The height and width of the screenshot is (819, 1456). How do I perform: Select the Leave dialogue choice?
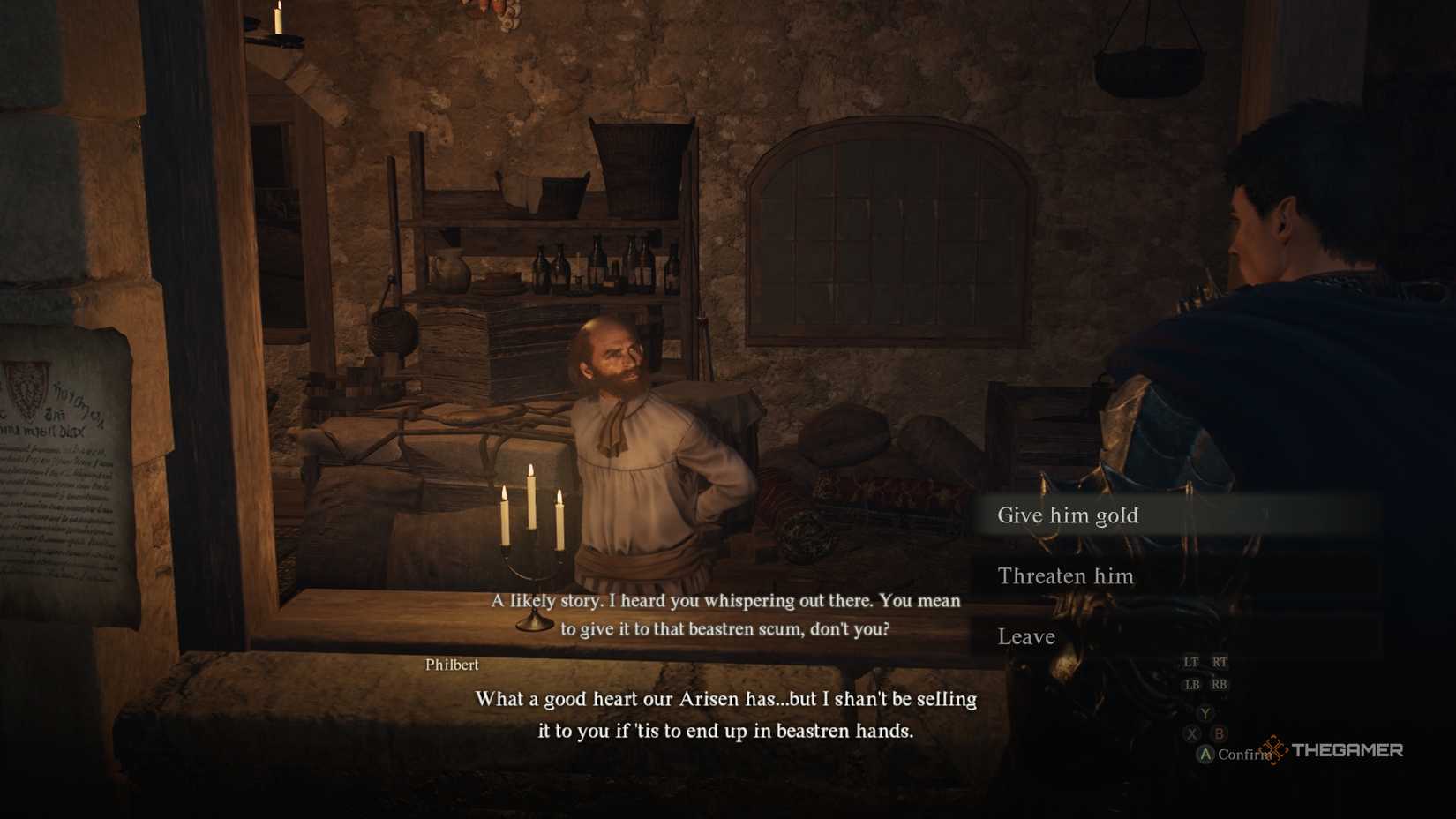click(1025, 636)
